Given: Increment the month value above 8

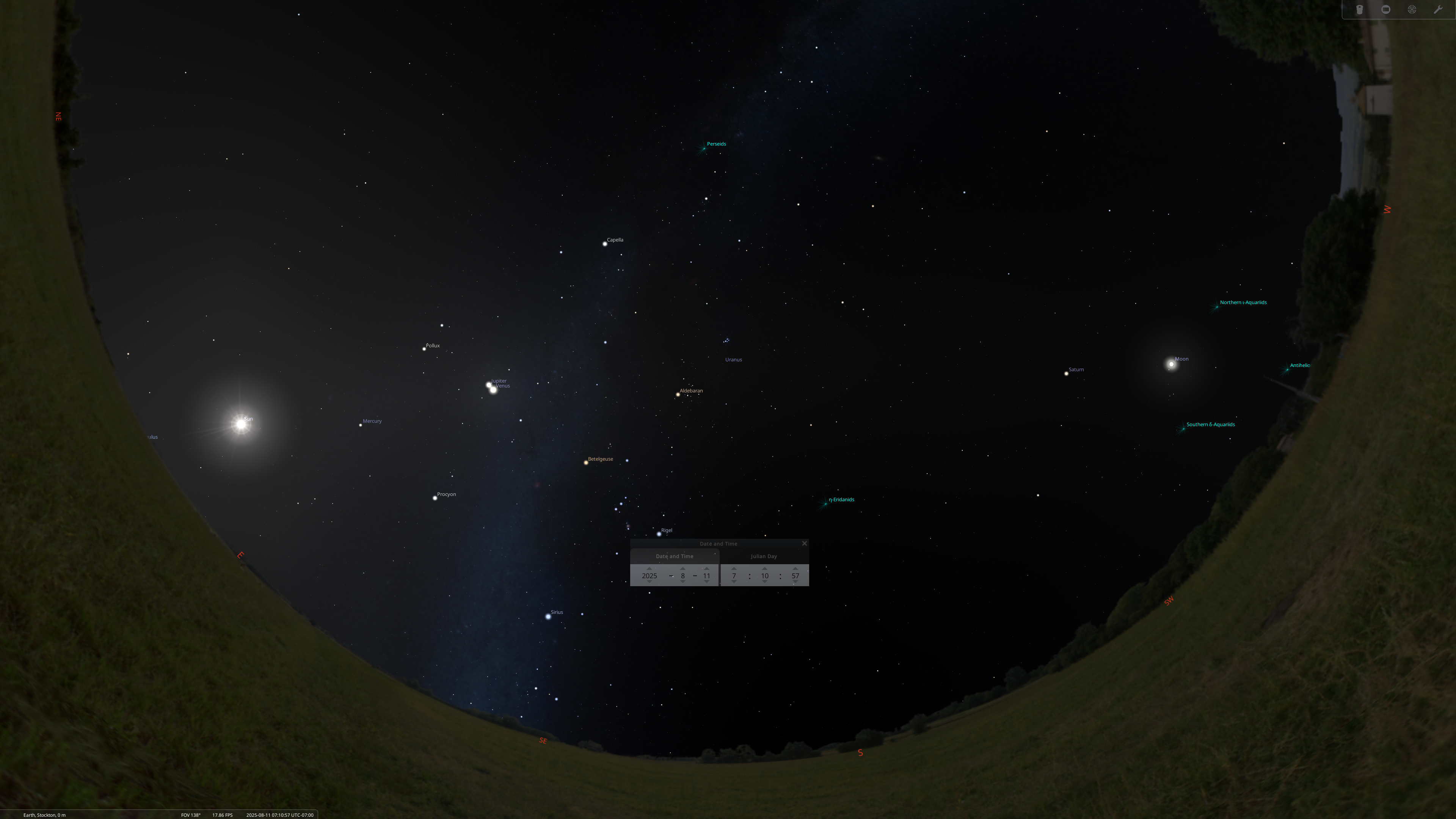Looking at the screenshot, I should pos(683,569).
